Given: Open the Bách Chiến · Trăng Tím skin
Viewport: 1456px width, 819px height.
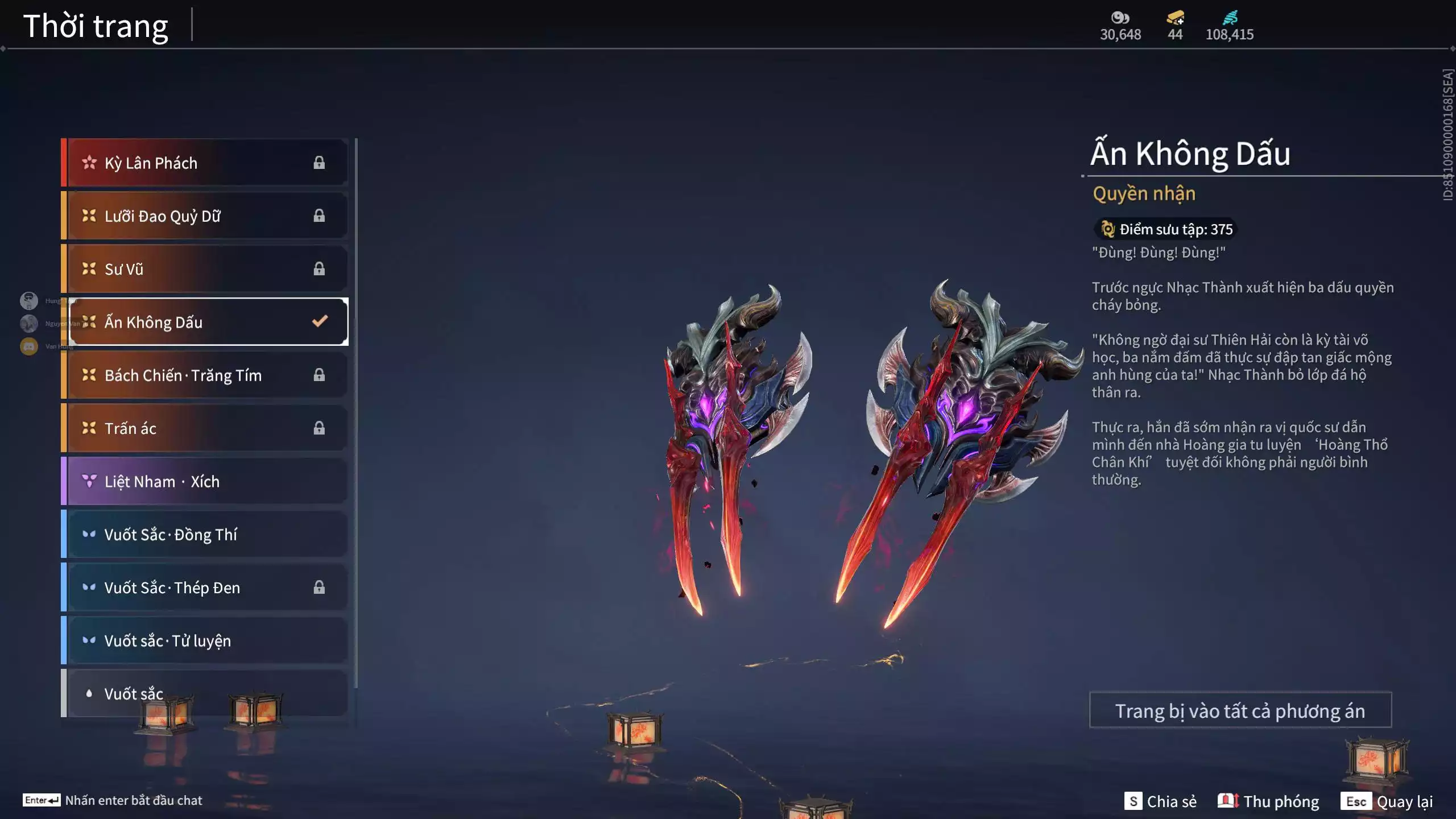Looking at the screenshot, I should (x=205, y=375).
